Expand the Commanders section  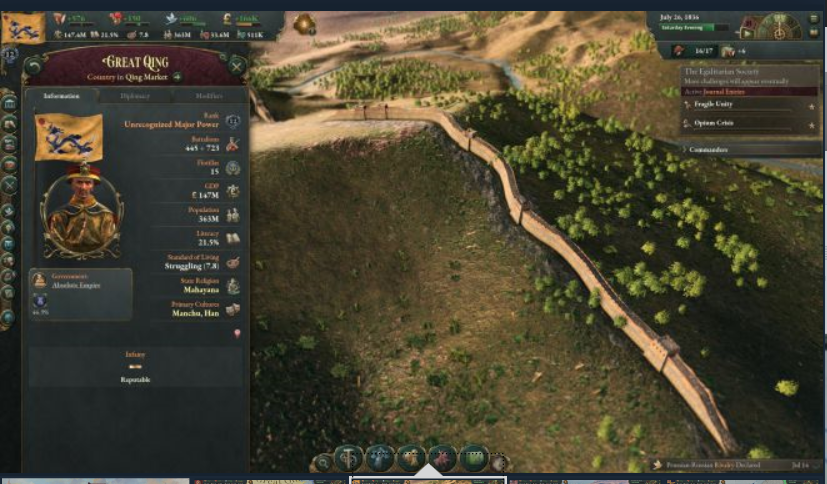click(x=708, y=150)
